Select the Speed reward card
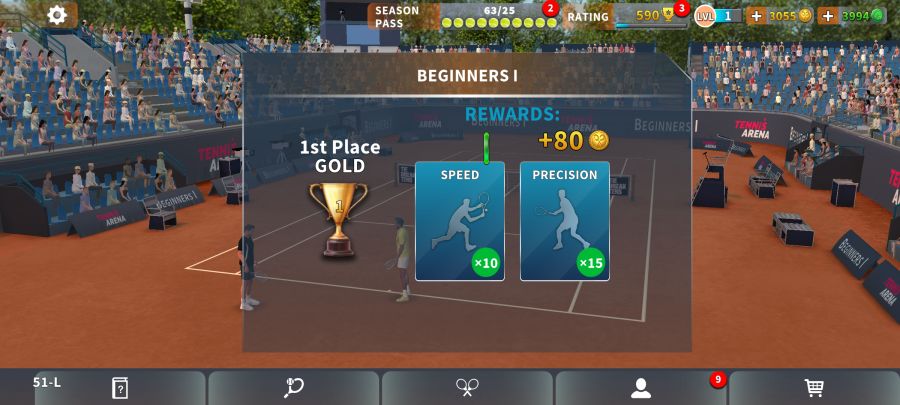The image size is (900, 405). click(x=460, y=221)
